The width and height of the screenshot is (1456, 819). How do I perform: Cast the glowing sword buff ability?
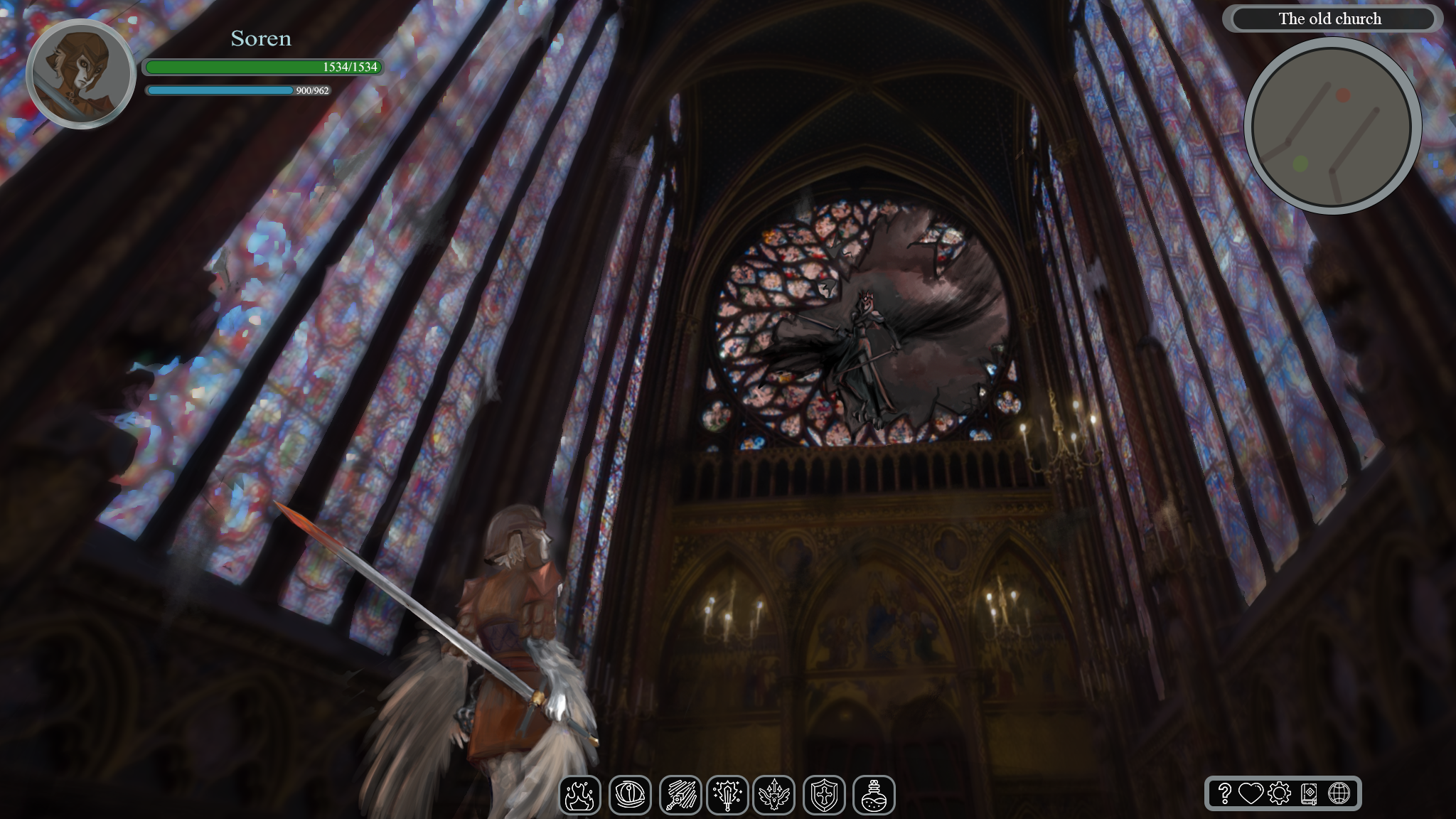[x=727, y=795]
